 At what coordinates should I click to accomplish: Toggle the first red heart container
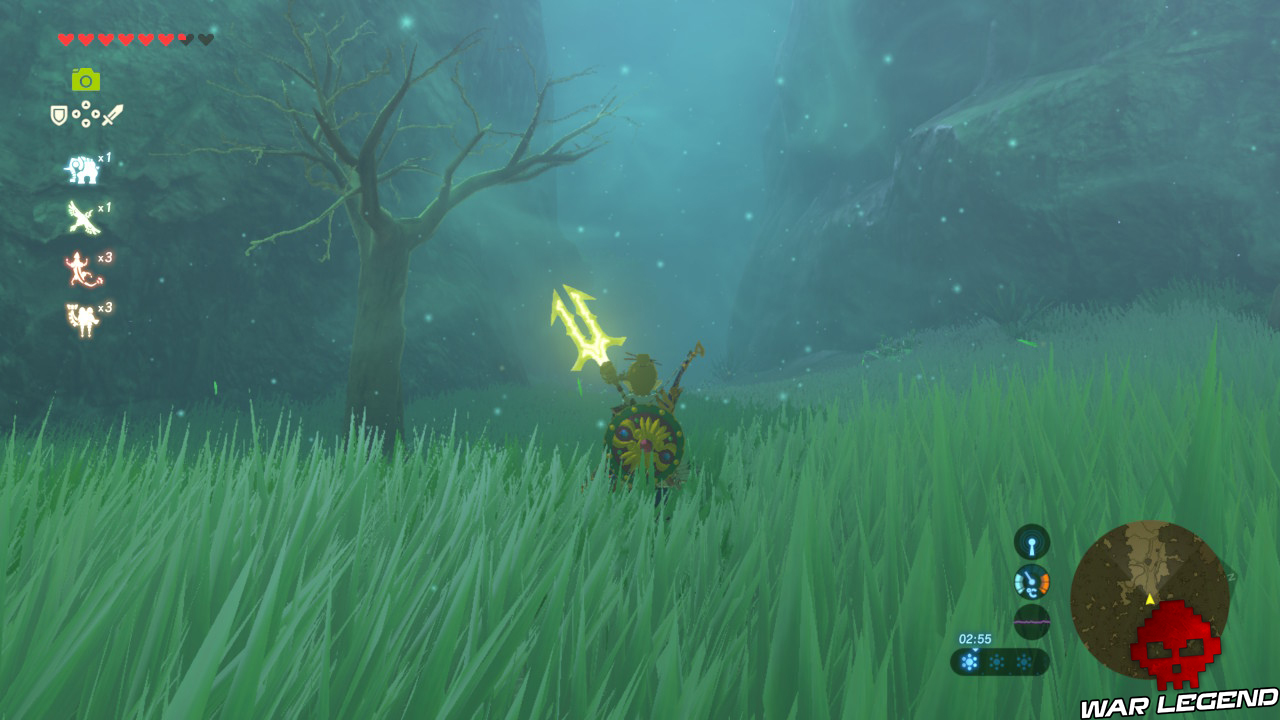point(67,37)
